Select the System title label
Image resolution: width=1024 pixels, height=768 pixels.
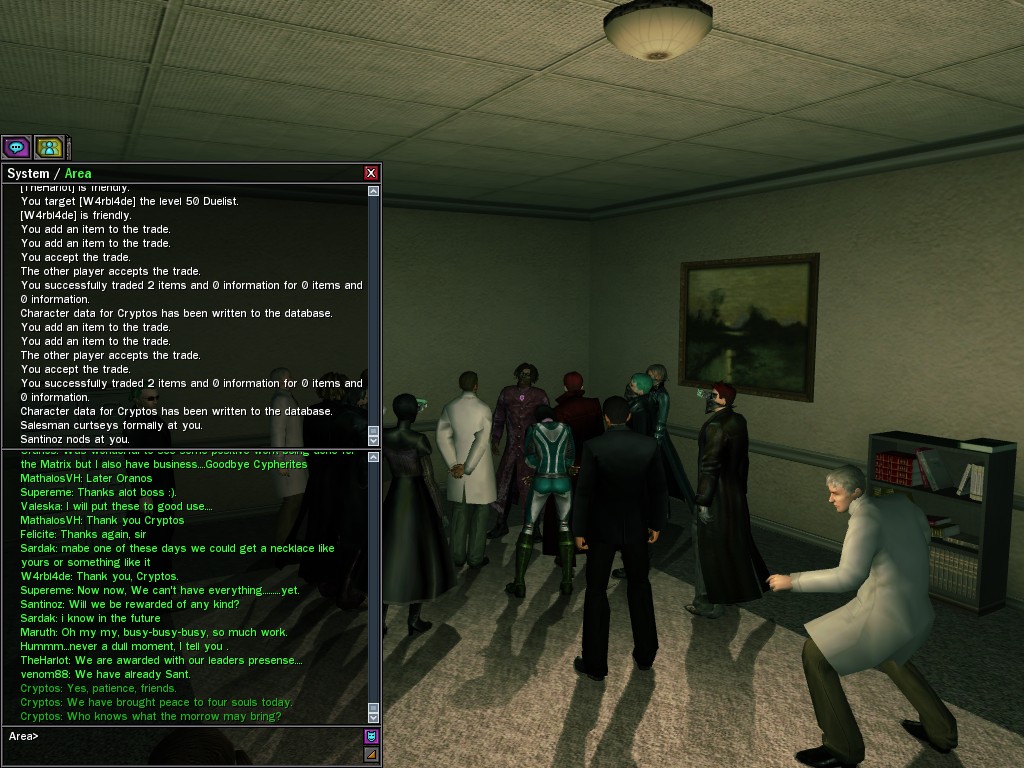28,173
